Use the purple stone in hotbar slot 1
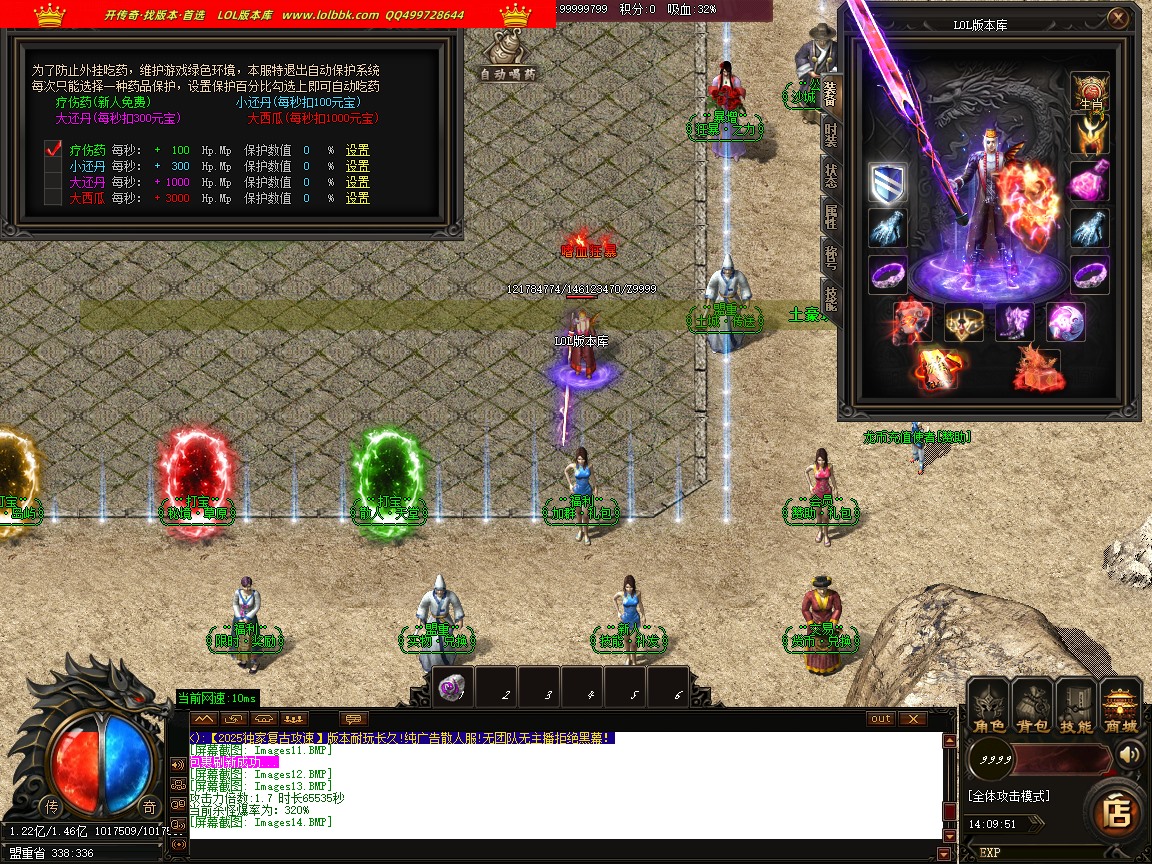 tap(452, 687)
